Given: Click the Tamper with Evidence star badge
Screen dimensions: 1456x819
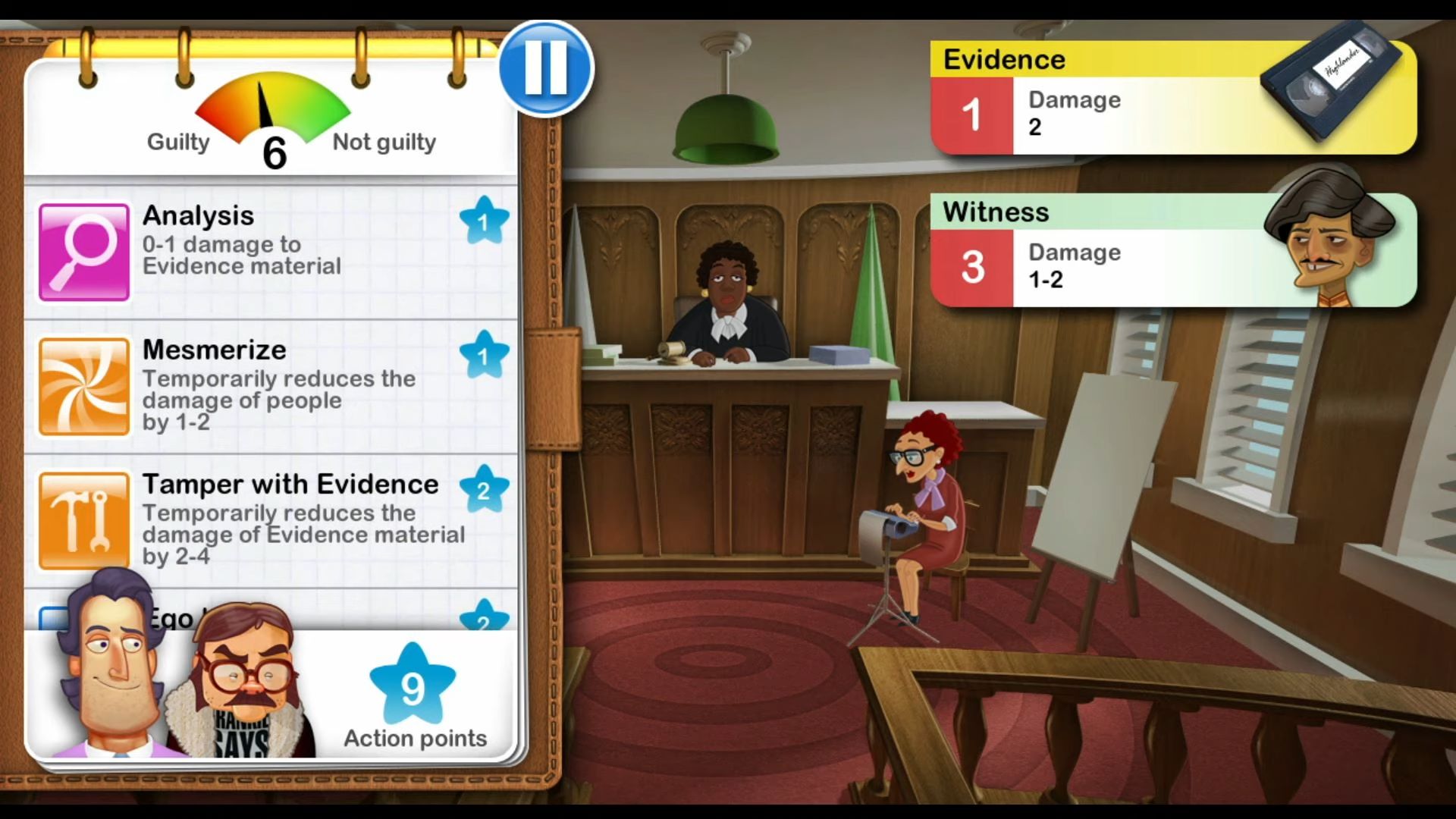Looking at the screenshot, I should coord(485,489).
